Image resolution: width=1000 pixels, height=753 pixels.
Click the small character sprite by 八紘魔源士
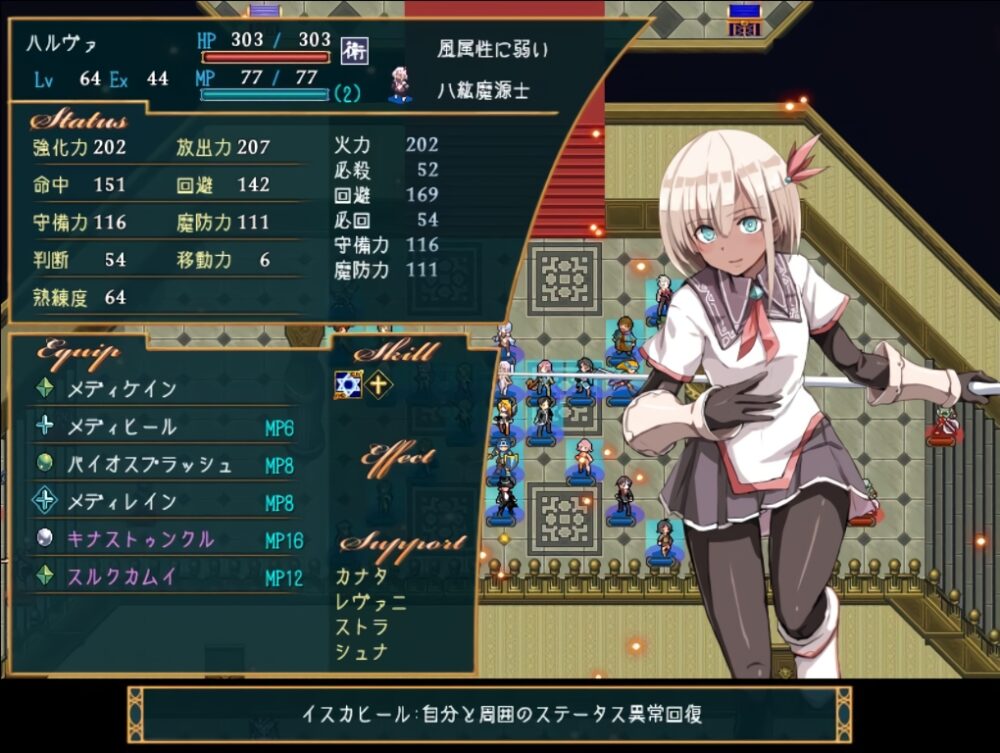401,86
